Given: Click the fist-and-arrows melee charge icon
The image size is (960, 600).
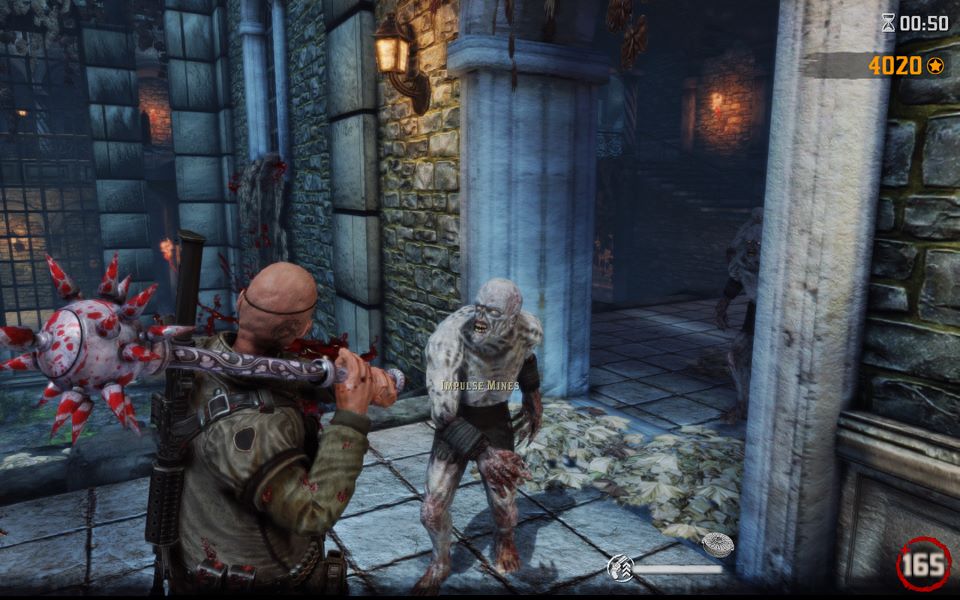Looking at the screenshot, I should 620,569.
